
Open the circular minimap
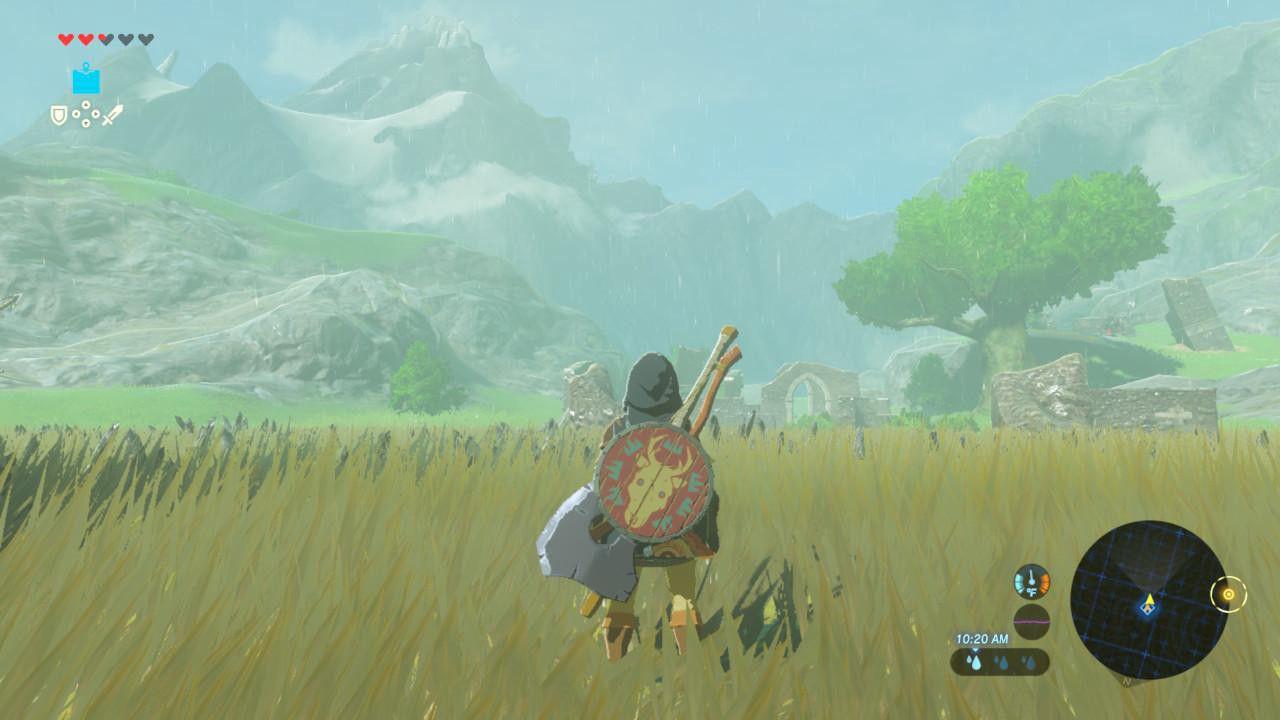pos(1148,599)
